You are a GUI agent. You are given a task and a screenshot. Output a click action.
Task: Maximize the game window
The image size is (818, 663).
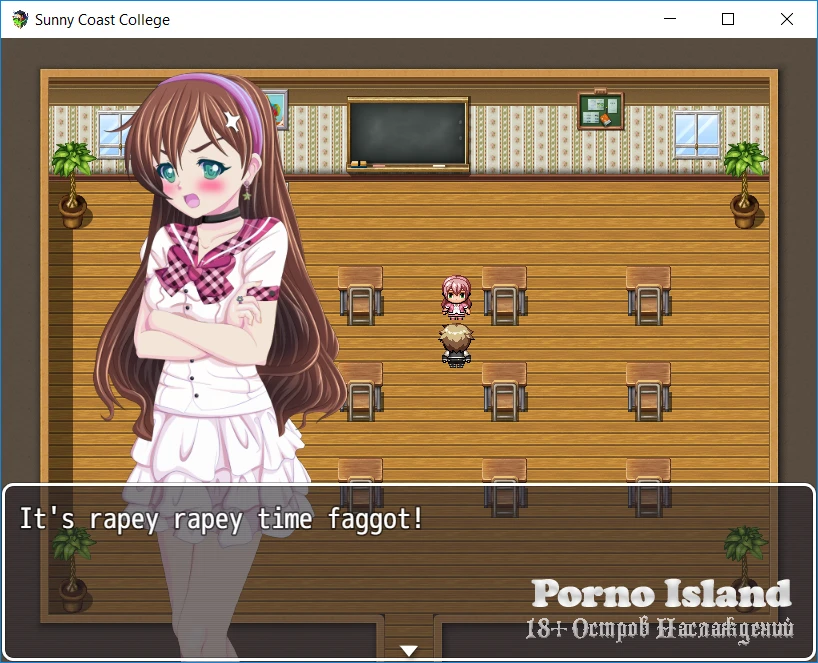[x=728, y=19]
